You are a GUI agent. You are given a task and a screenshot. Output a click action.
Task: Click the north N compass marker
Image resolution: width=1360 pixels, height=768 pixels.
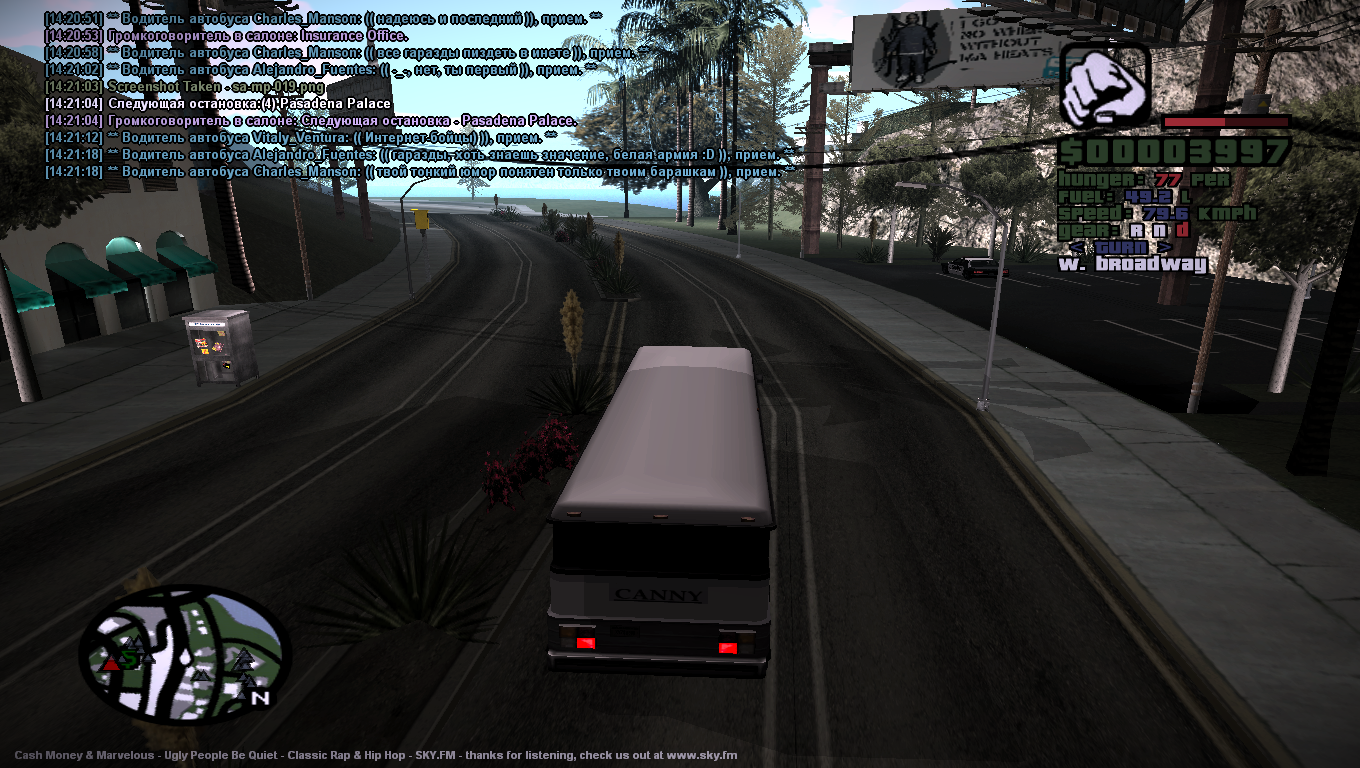(x=260, y=697)
